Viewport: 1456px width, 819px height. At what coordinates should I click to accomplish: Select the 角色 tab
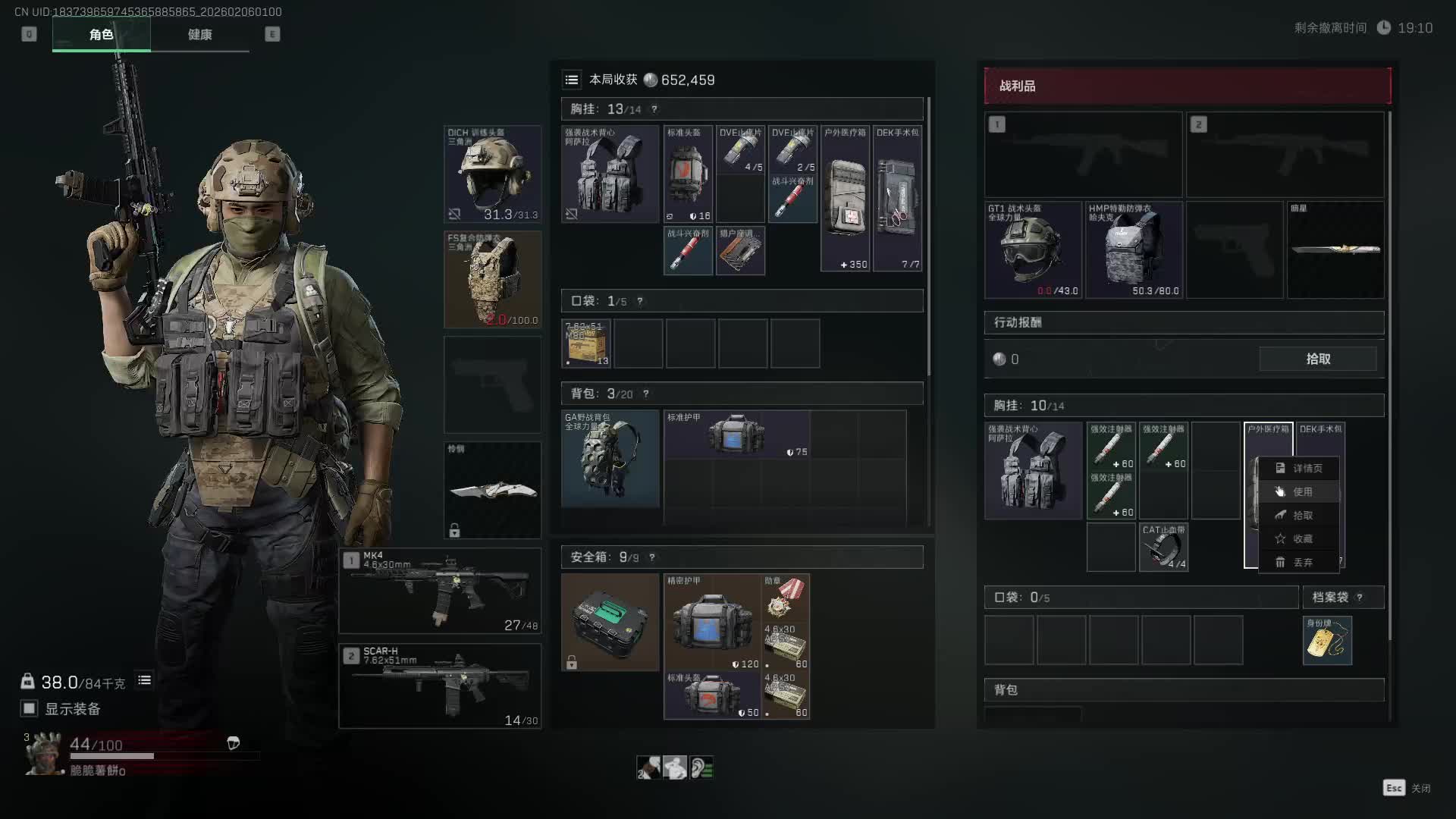pyautogui.click(x=101, y=35)
